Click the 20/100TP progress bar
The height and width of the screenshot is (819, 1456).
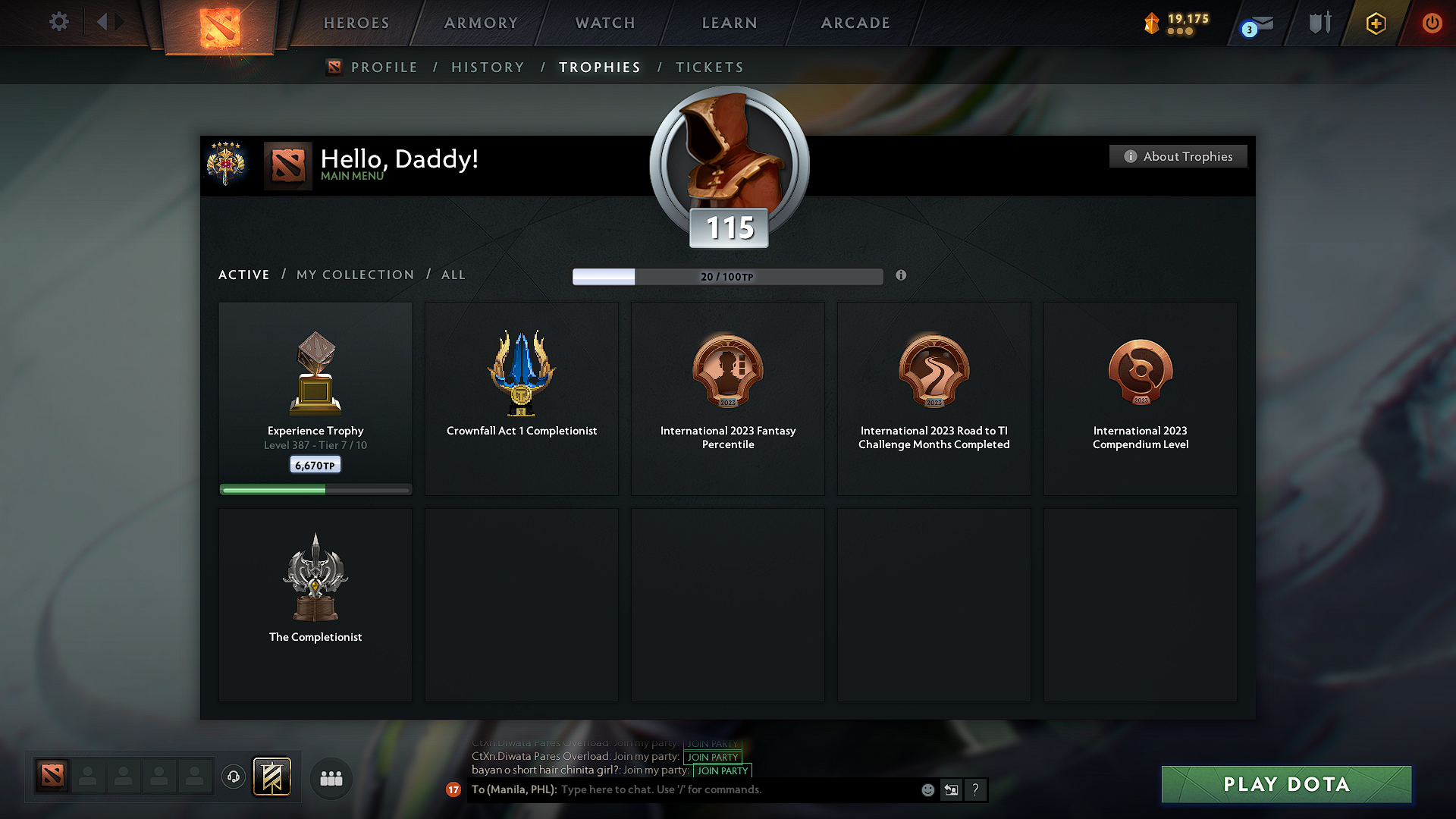click(x=727, y=277)
